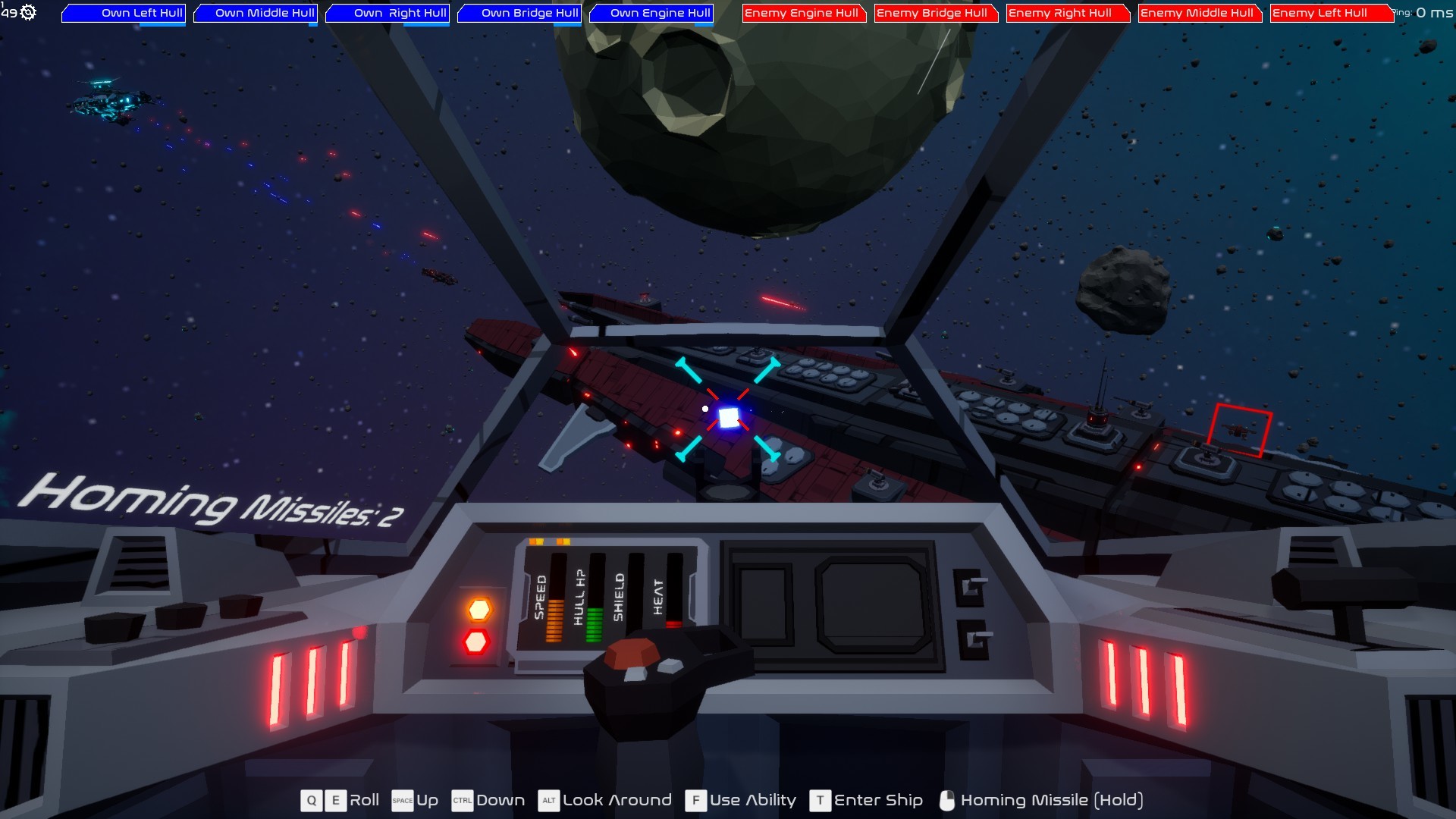Image resolution: width=1456 pixels, height=819 pixels.
Task: Expand the Own Bridge Hull status bar
Action: pyautogui.click(x=519, y=13)
